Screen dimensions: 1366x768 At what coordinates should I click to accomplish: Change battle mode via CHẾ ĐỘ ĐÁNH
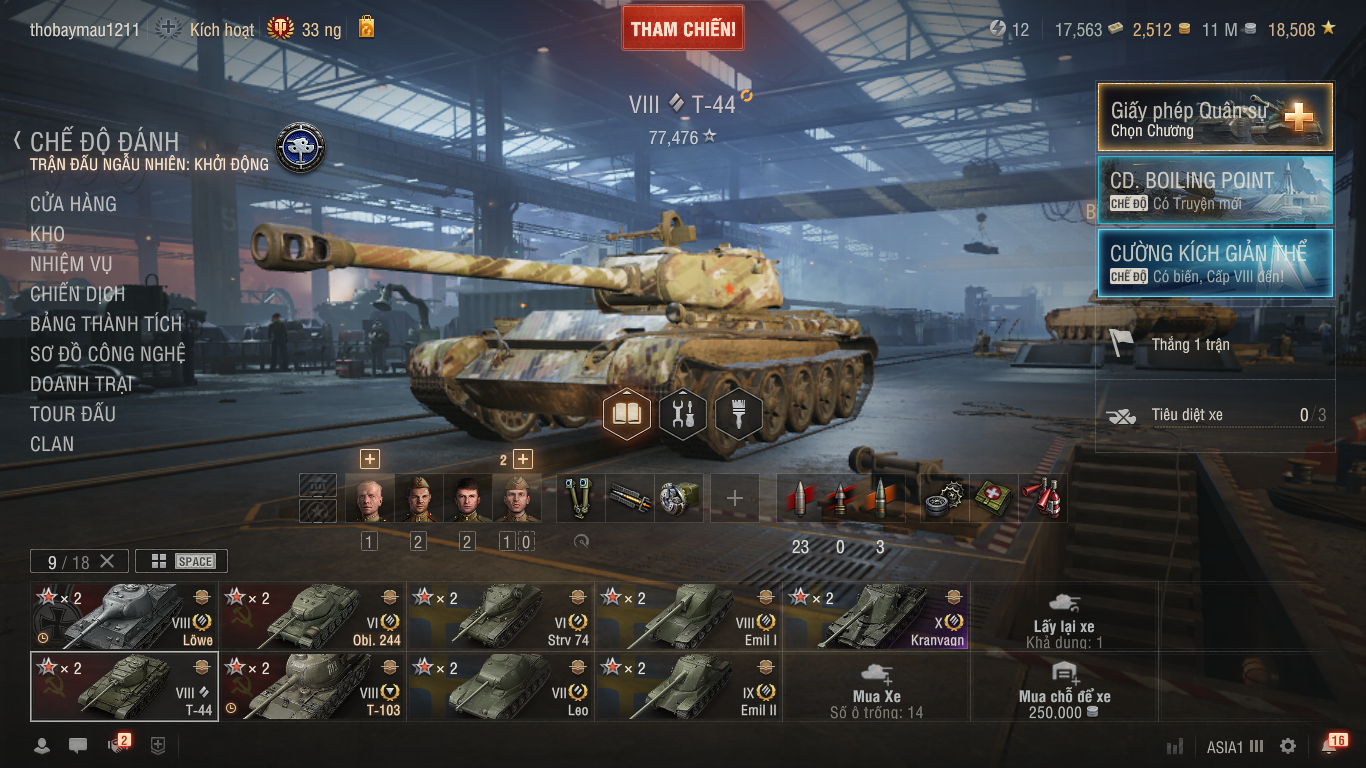pos(104,142)
